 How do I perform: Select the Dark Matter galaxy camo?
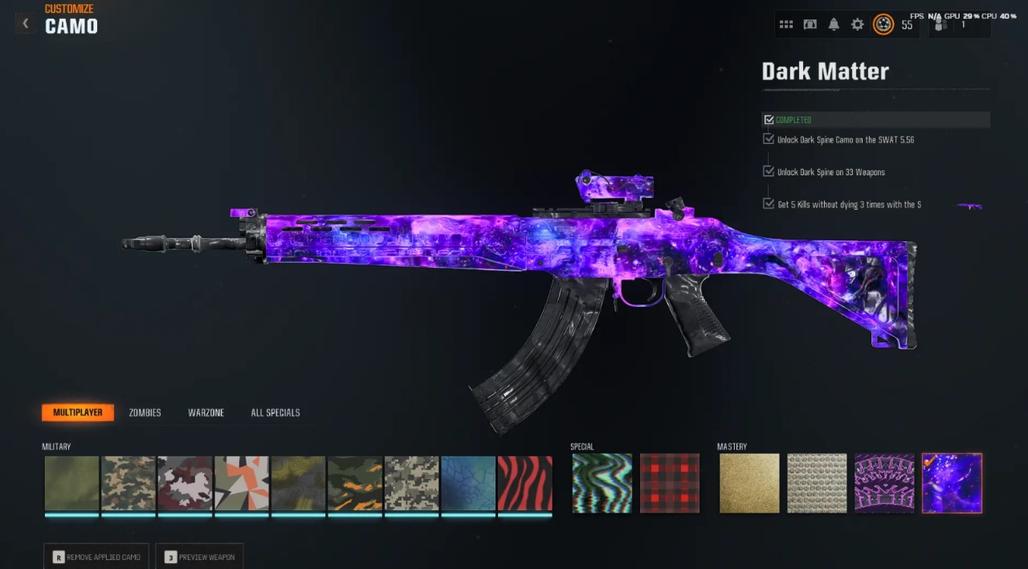point(952,484)
